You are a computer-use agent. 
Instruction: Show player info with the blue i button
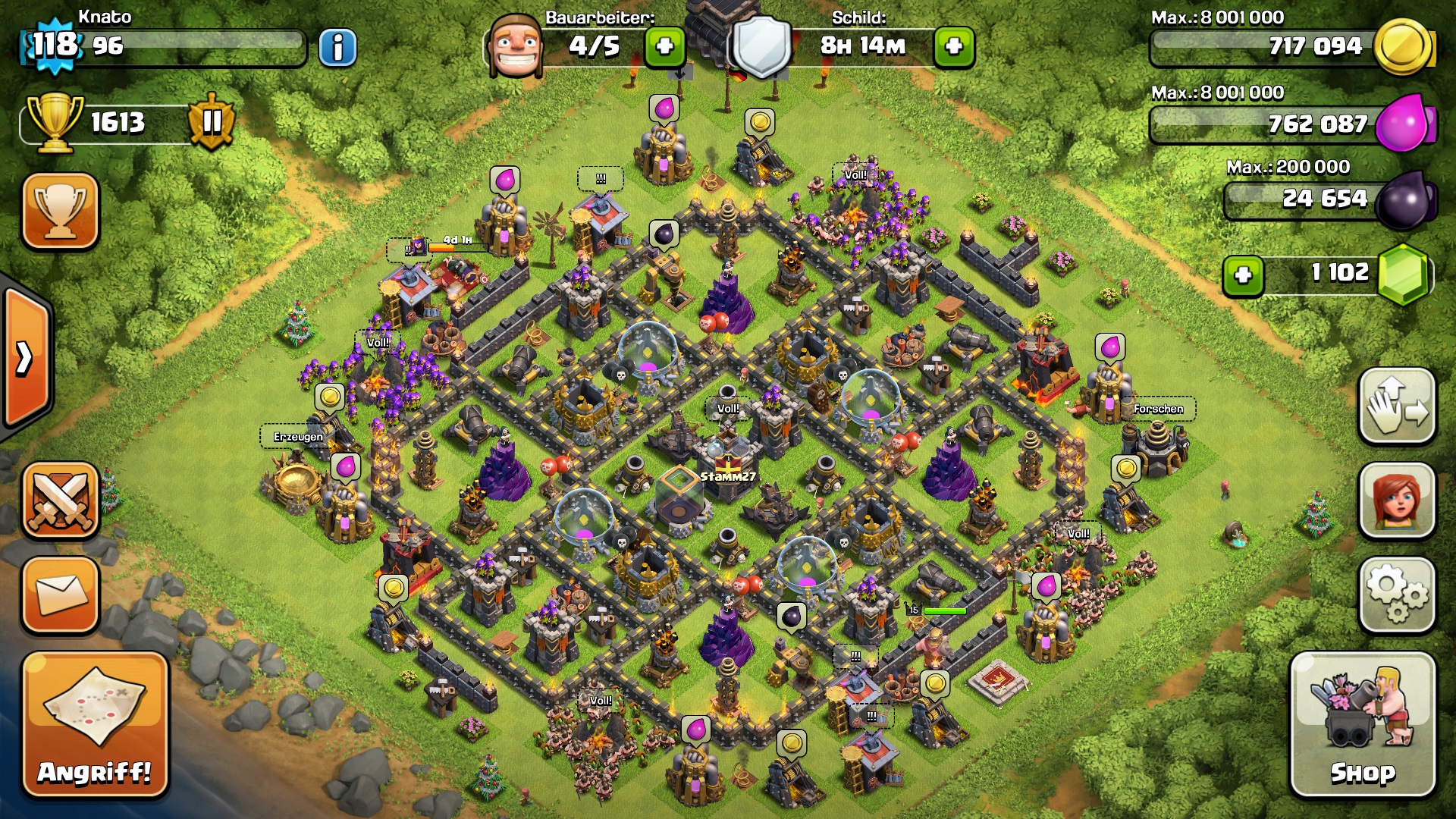pos(337,48)
